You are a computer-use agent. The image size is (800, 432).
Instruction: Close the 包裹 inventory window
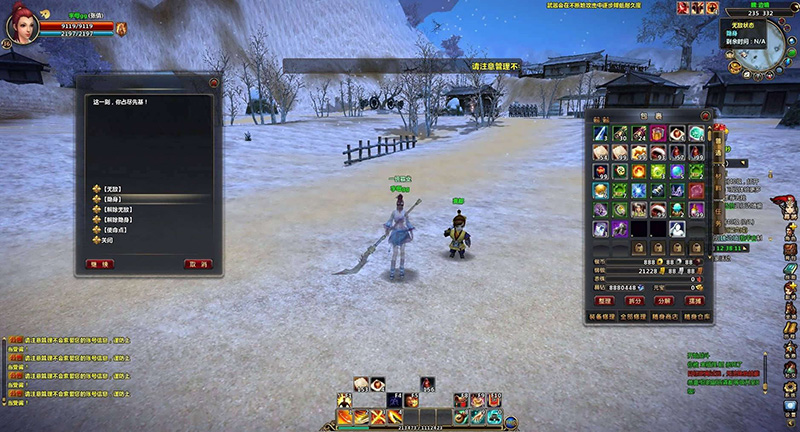(704, 115)
